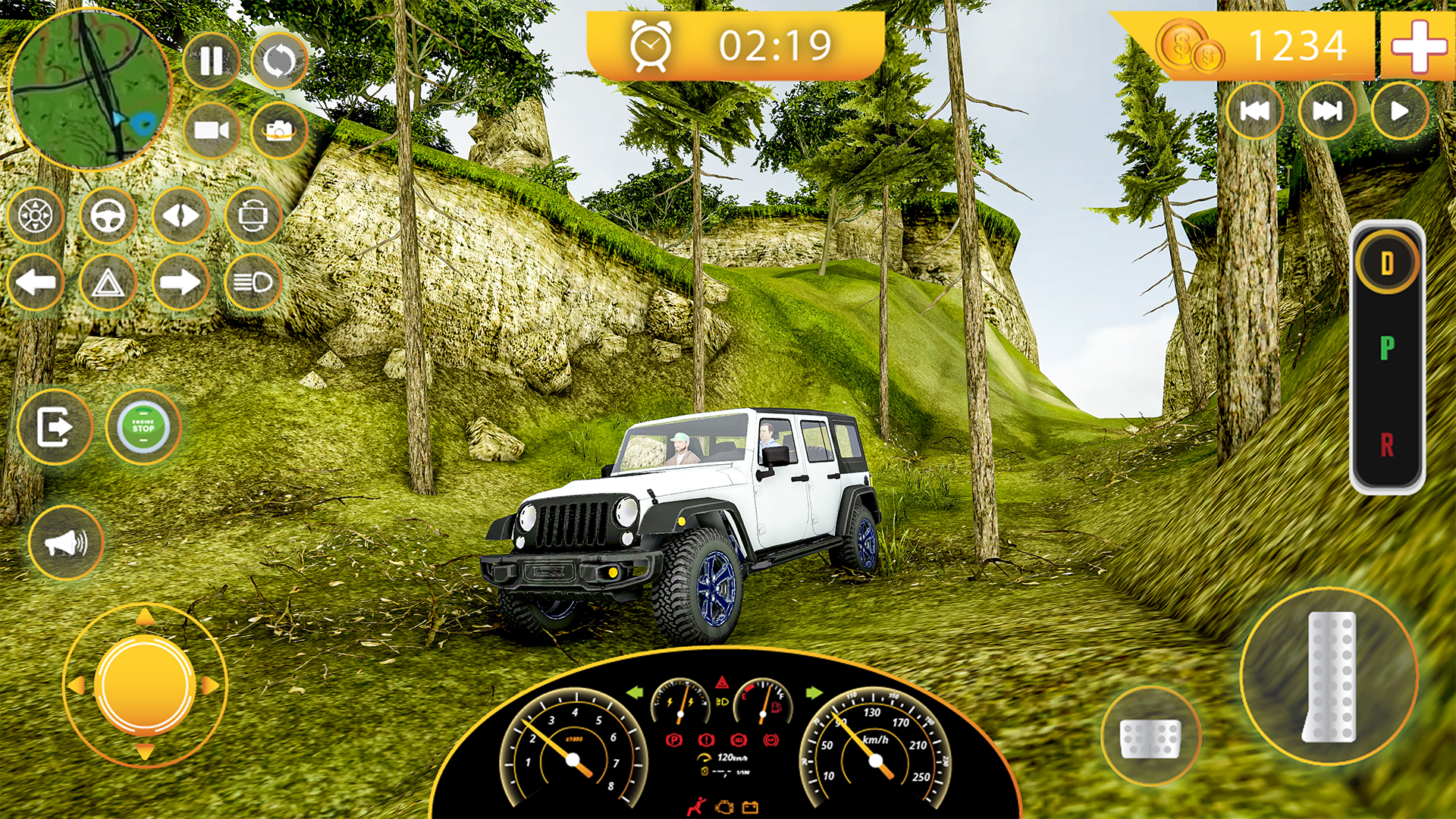Image resolution: width=1456 pixels, height=819 pixels.
Task: Take a screenshot using the camera icon
Action: click(279, 130)
